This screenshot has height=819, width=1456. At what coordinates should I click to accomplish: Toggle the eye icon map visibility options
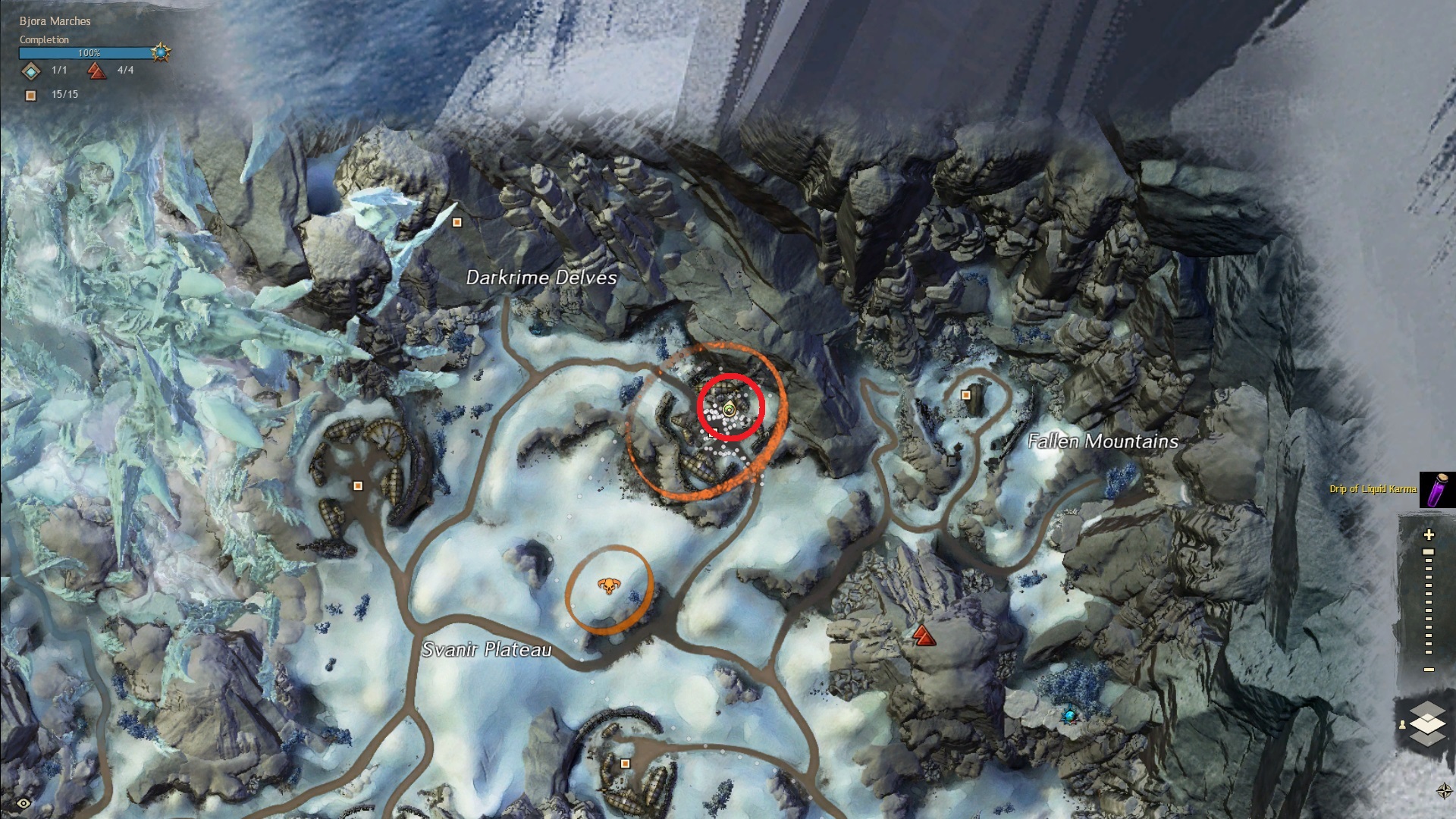pos(24,803)
